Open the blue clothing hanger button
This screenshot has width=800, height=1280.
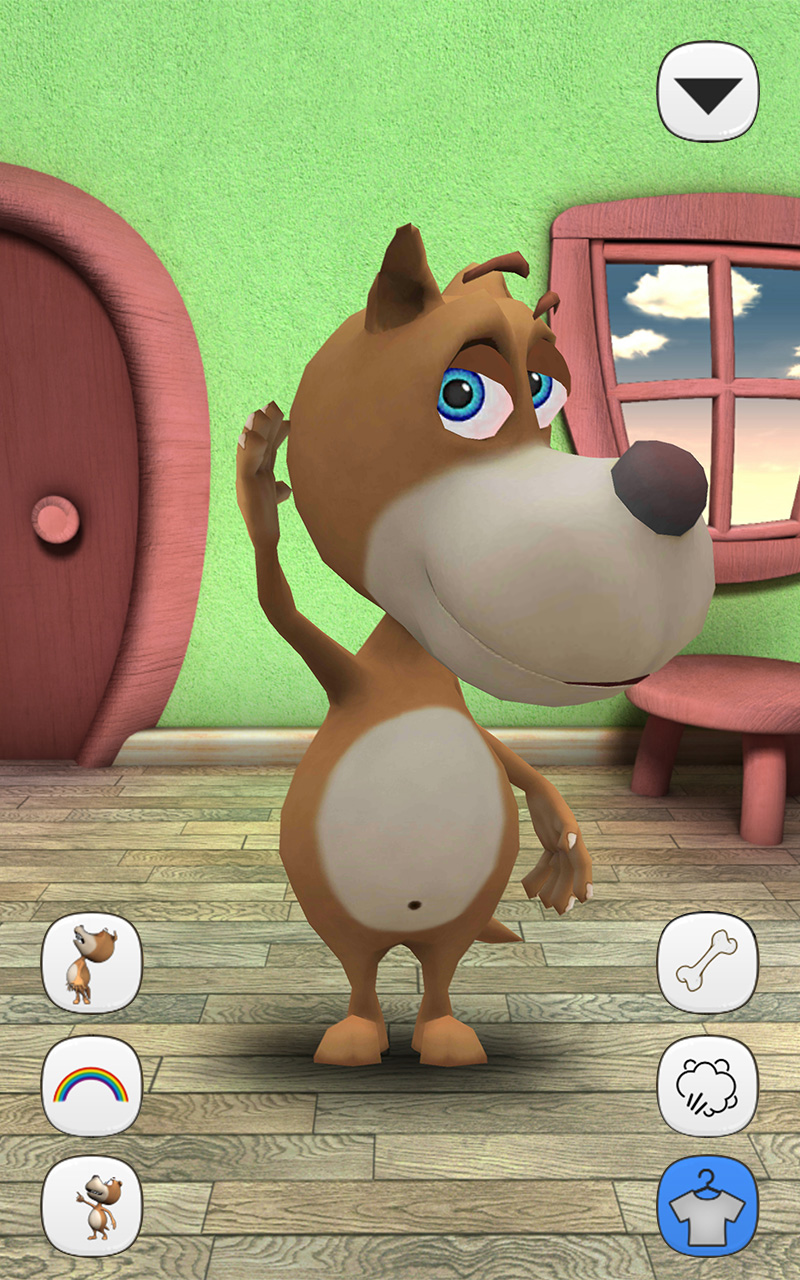coord(708,1206)
